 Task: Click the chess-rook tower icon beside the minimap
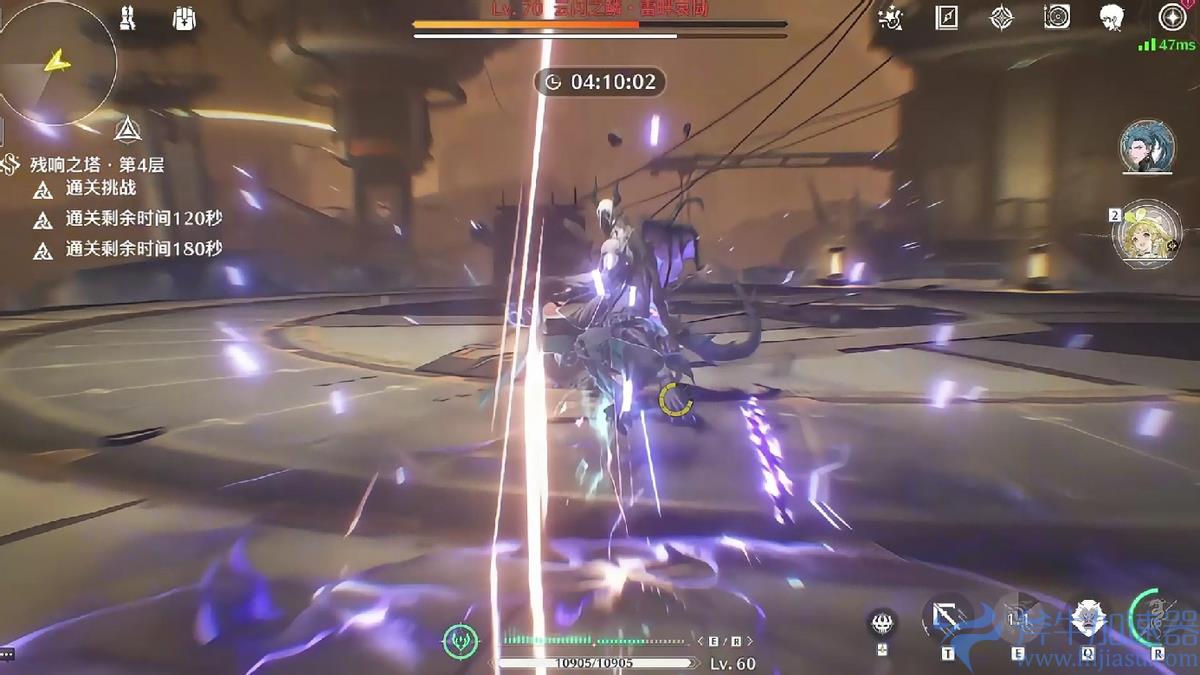pos(127,19)
